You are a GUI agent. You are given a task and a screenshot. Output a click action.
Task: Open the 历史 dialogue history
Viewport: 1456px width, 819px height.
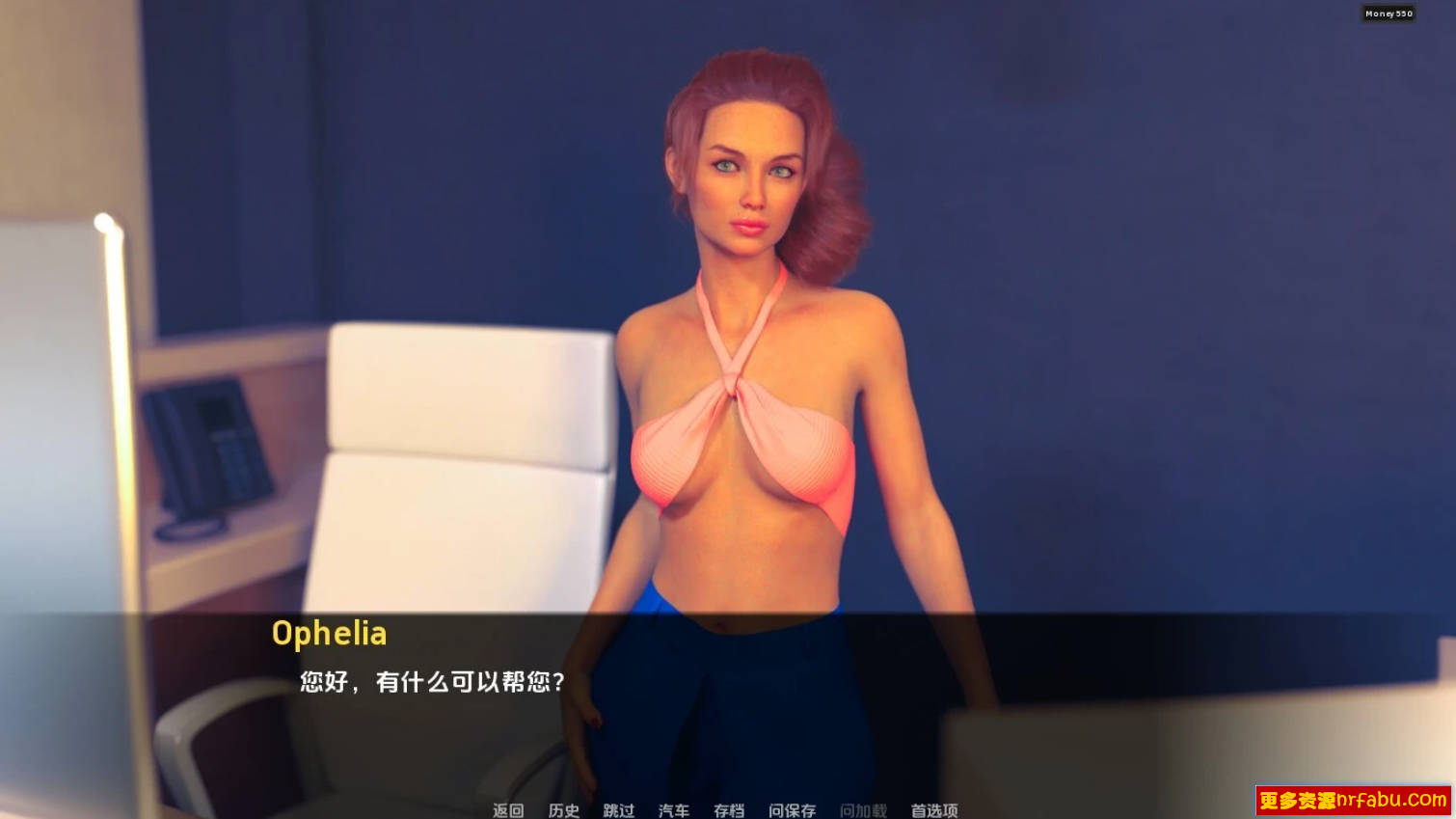(x=565, y=812)
